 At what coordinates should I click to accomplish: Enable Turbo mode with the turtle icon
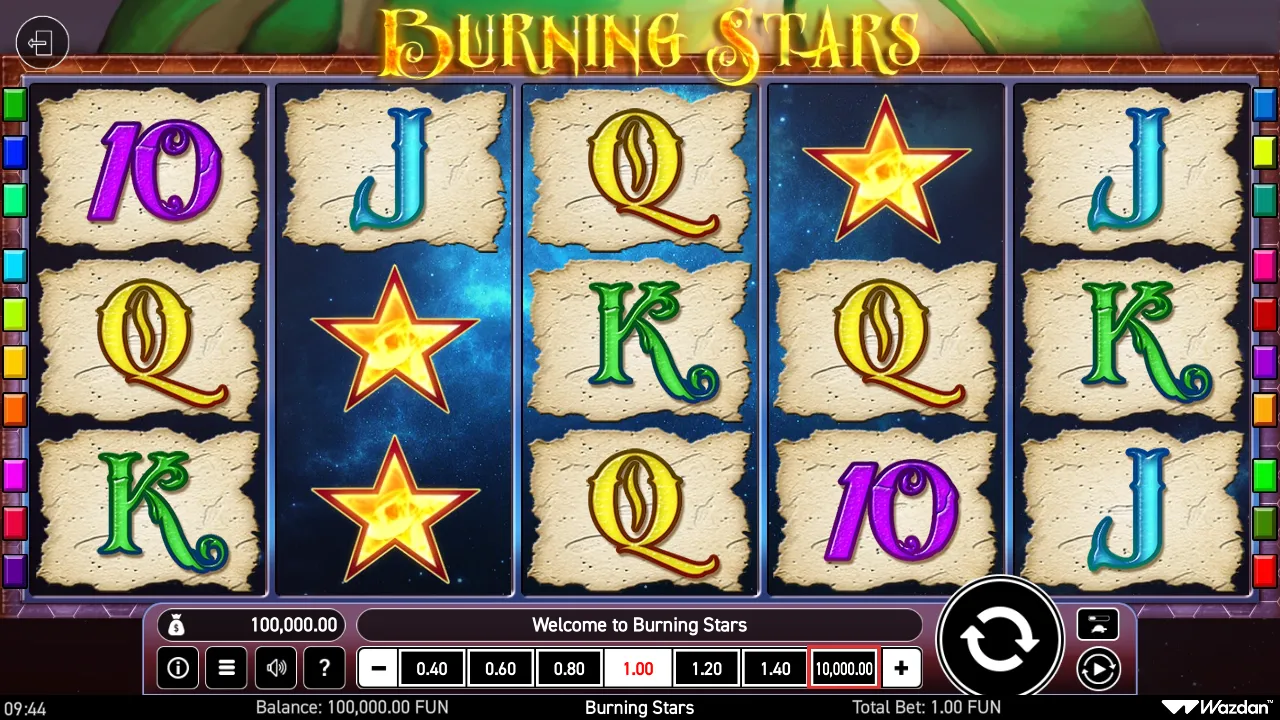click(1098, 625)
